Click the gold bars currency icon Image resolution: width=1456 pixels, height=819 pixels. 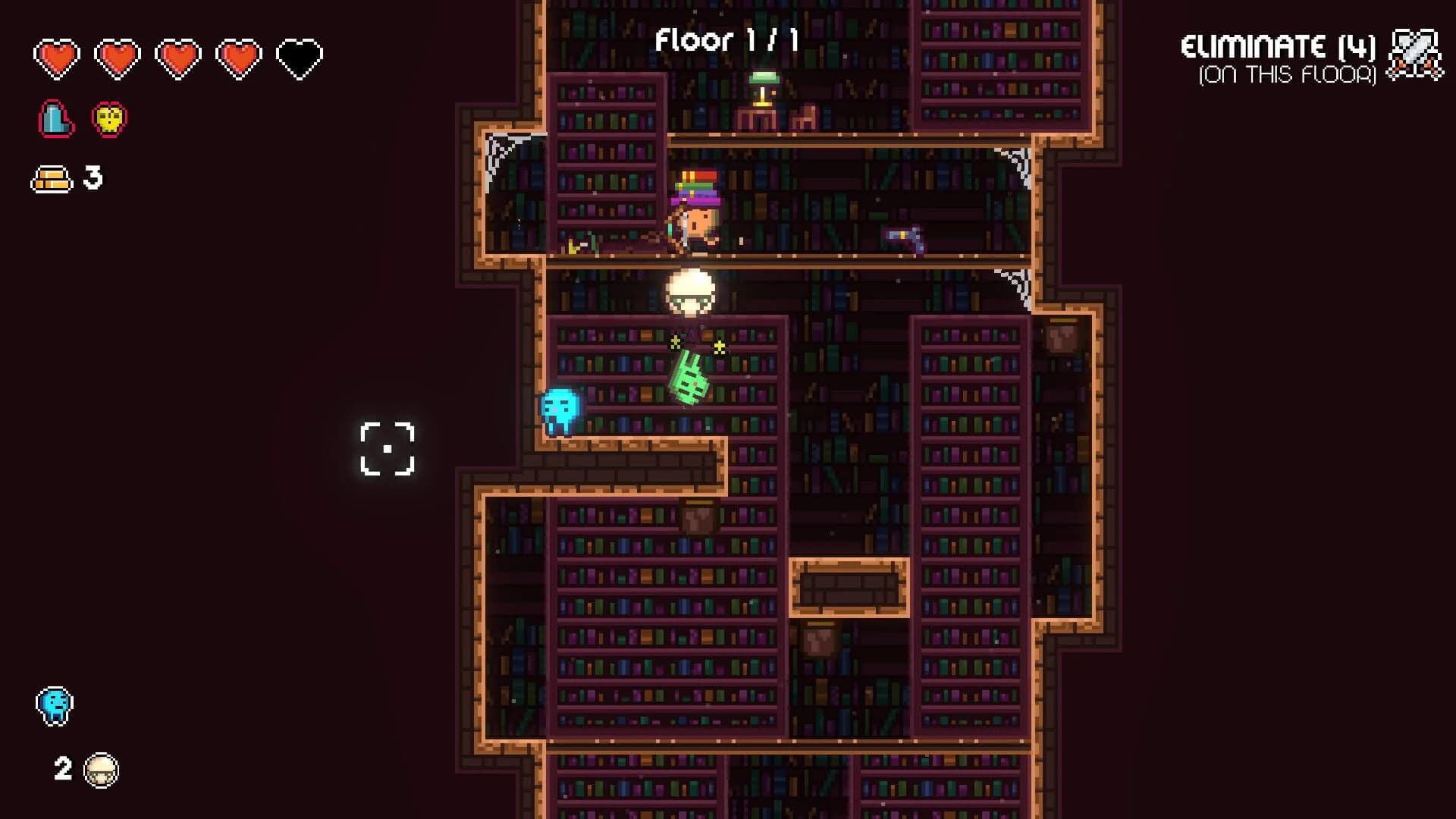tap(50, 178)
